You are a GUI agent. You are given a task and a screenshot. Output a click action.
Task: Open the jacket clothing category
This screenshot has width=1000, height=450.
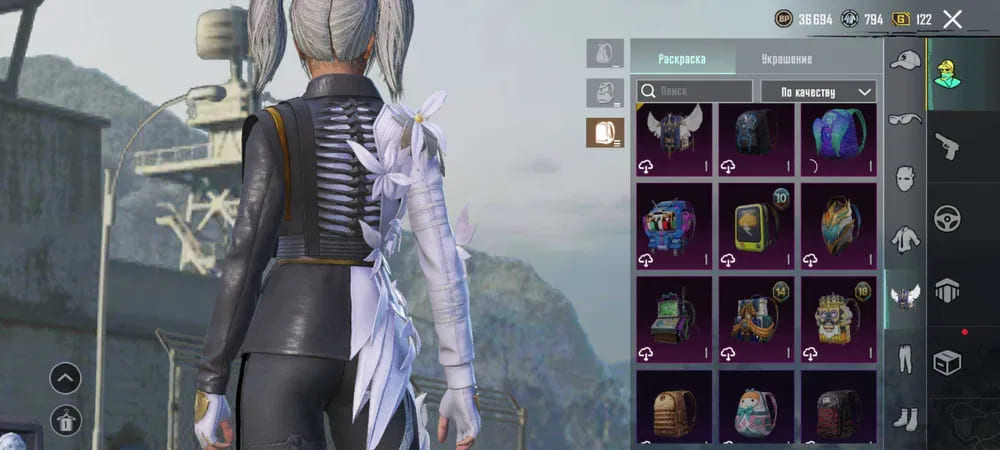[905, 239]
